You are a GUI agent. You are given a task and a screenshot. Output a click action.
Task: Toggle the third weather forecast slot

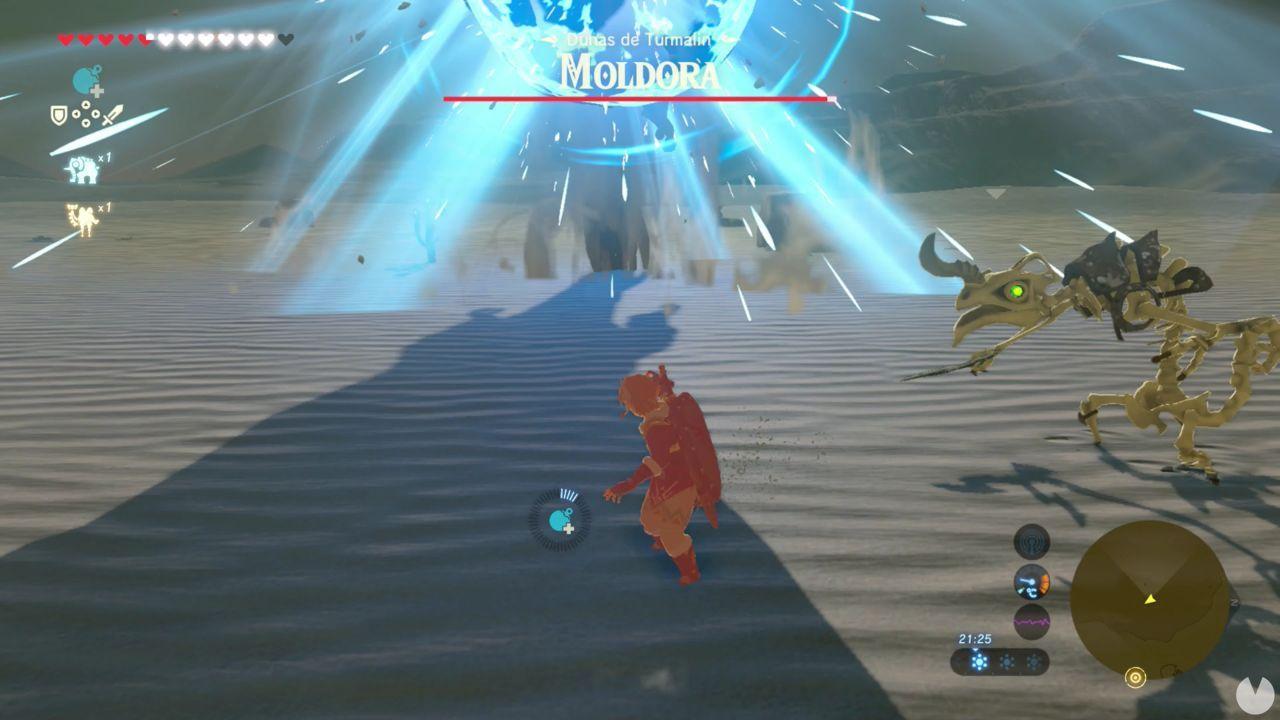click(1034, 662)
